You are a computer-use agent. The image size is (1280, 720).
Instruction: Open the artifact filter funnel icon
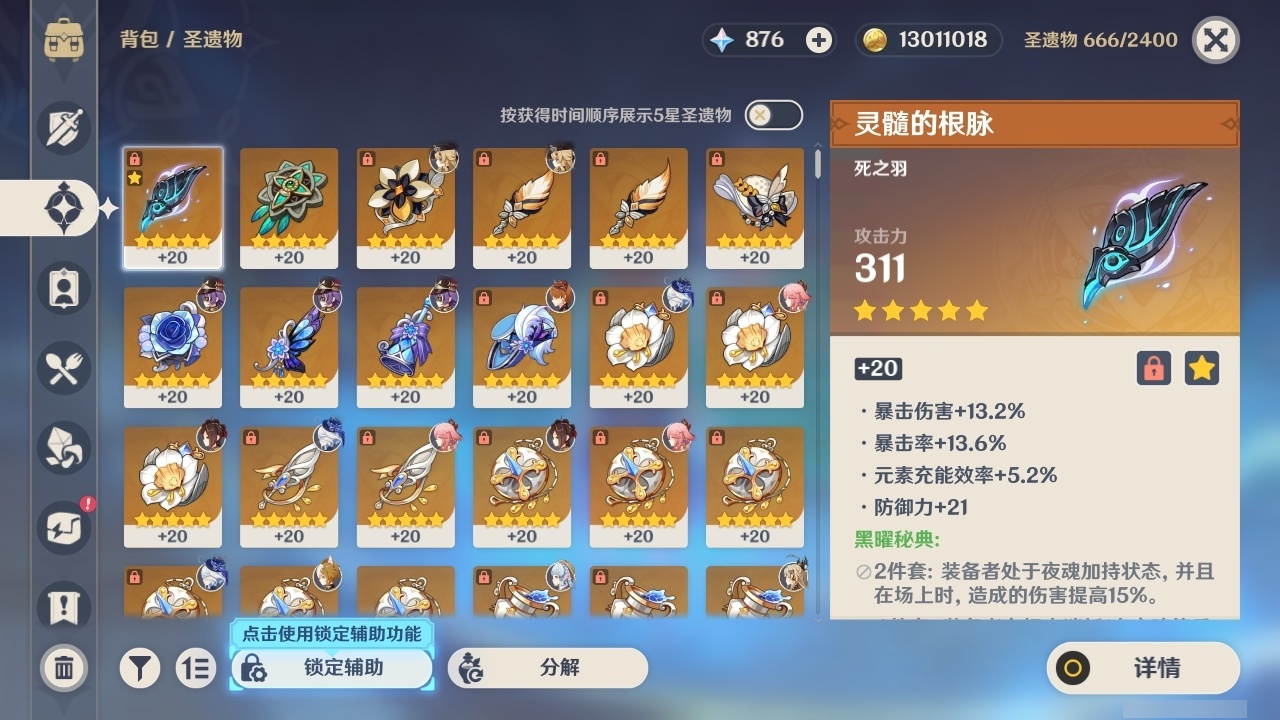140,668
